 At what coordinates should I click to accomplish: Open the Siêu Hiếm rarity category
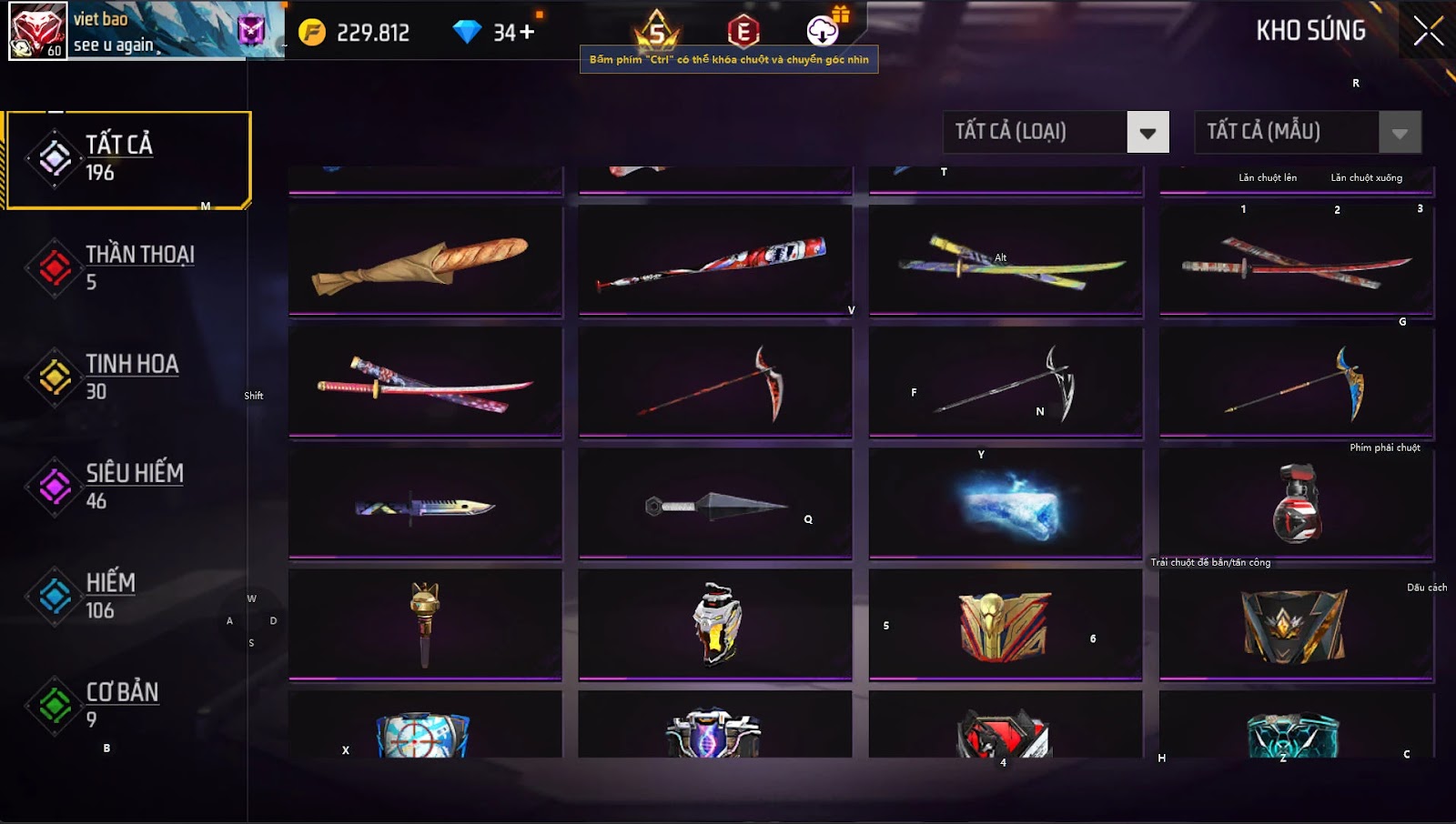[127, 487]
